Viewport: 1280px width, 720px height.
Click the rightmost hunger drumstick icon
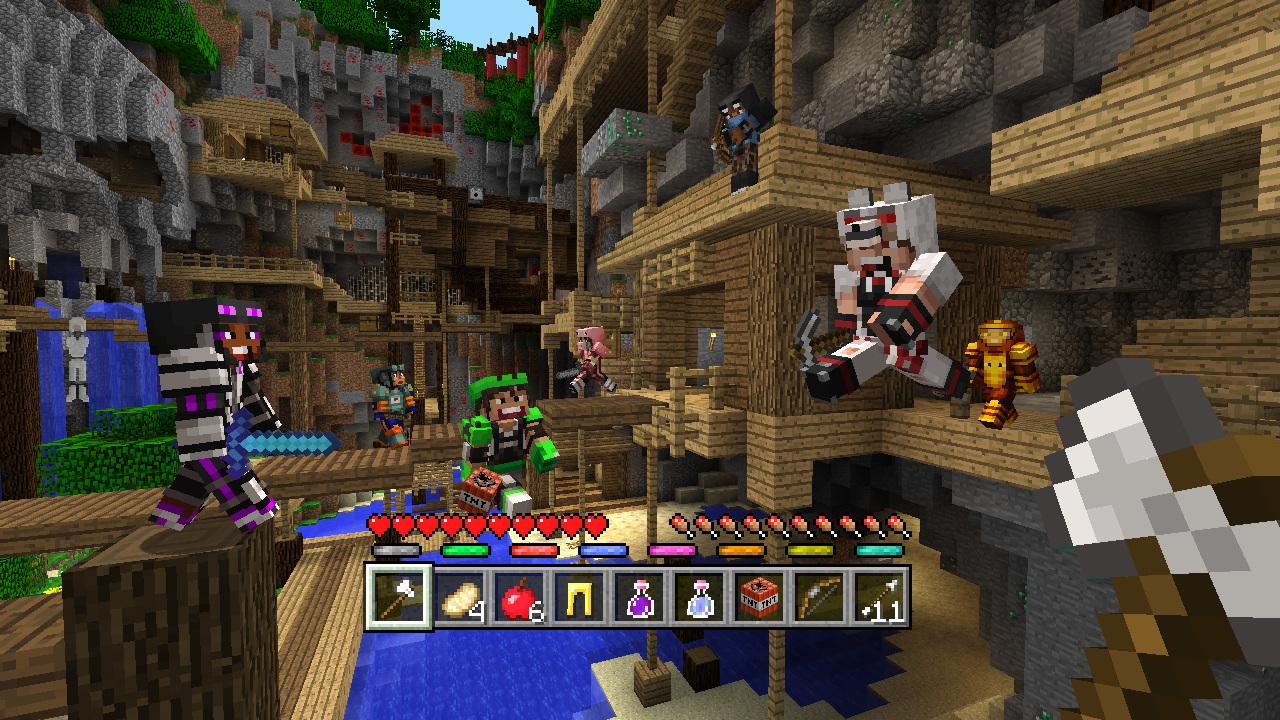pyautogui.click(x=898, y=523)
